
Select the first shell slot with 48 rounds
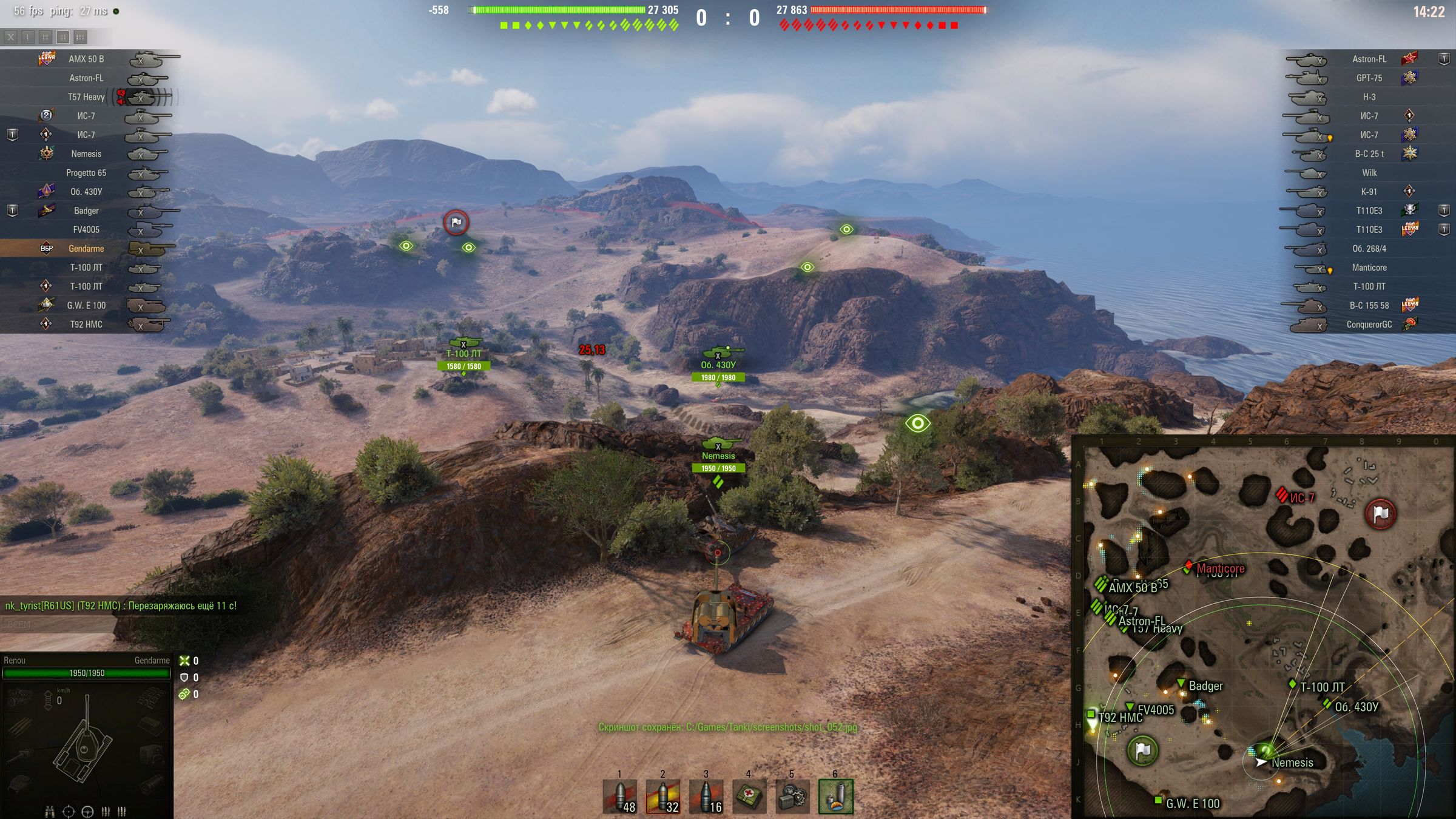tap(620, 797)
